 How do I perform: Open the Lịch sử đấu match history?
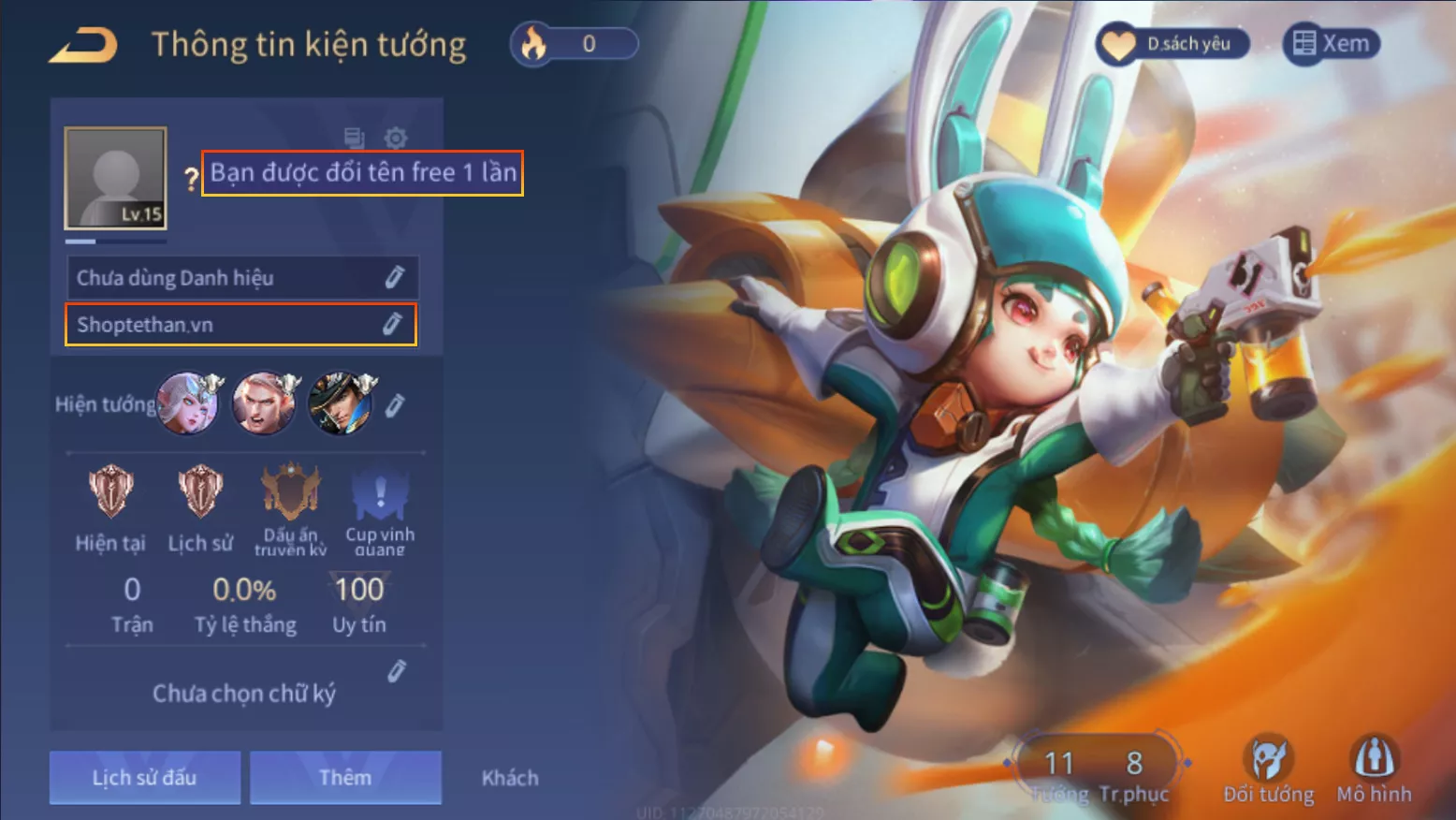(145, 777)
